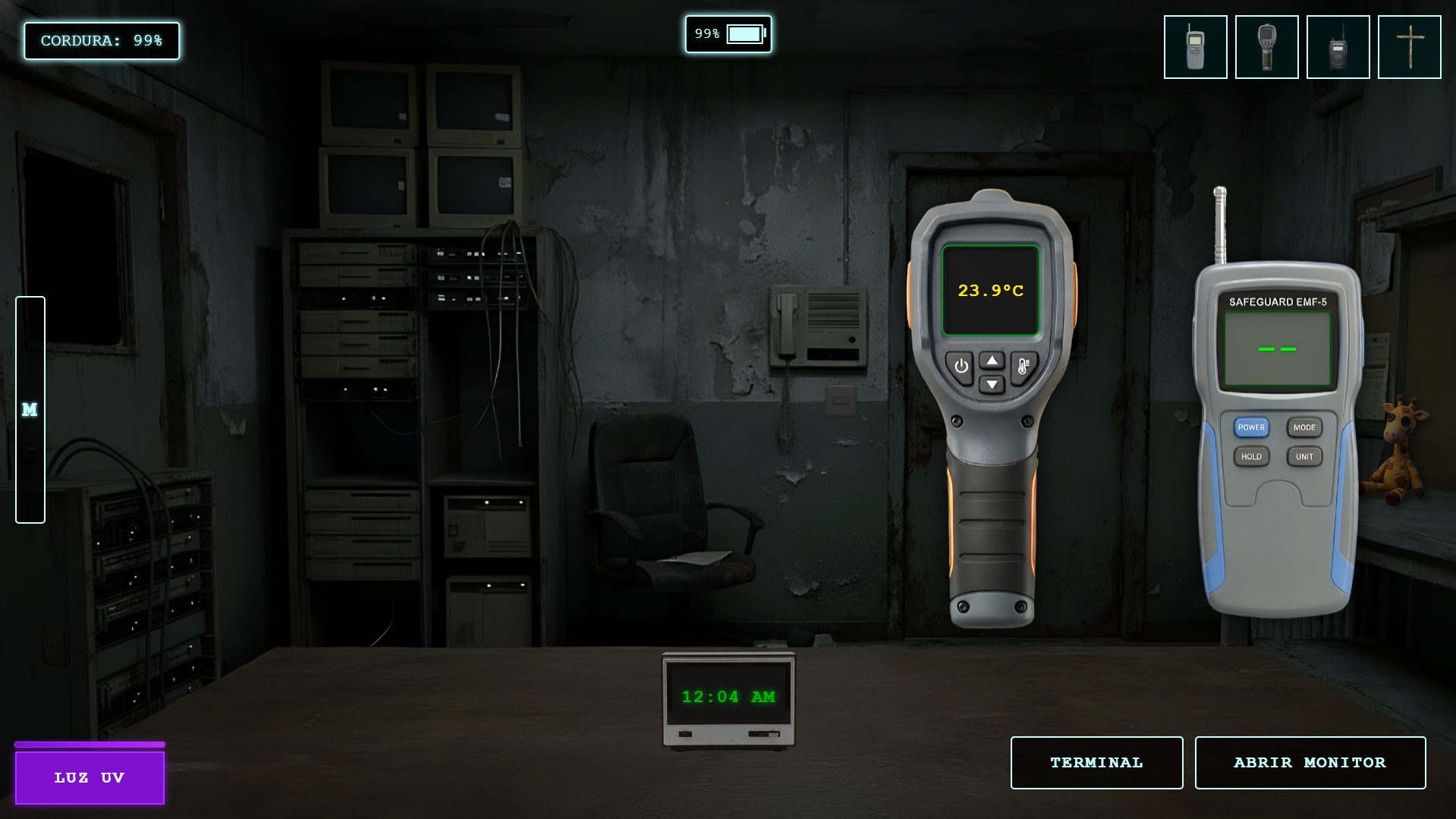Click the EMF reader's HOLD button
This screenshot has height=819, width=1456.
tap(1251, 456)
